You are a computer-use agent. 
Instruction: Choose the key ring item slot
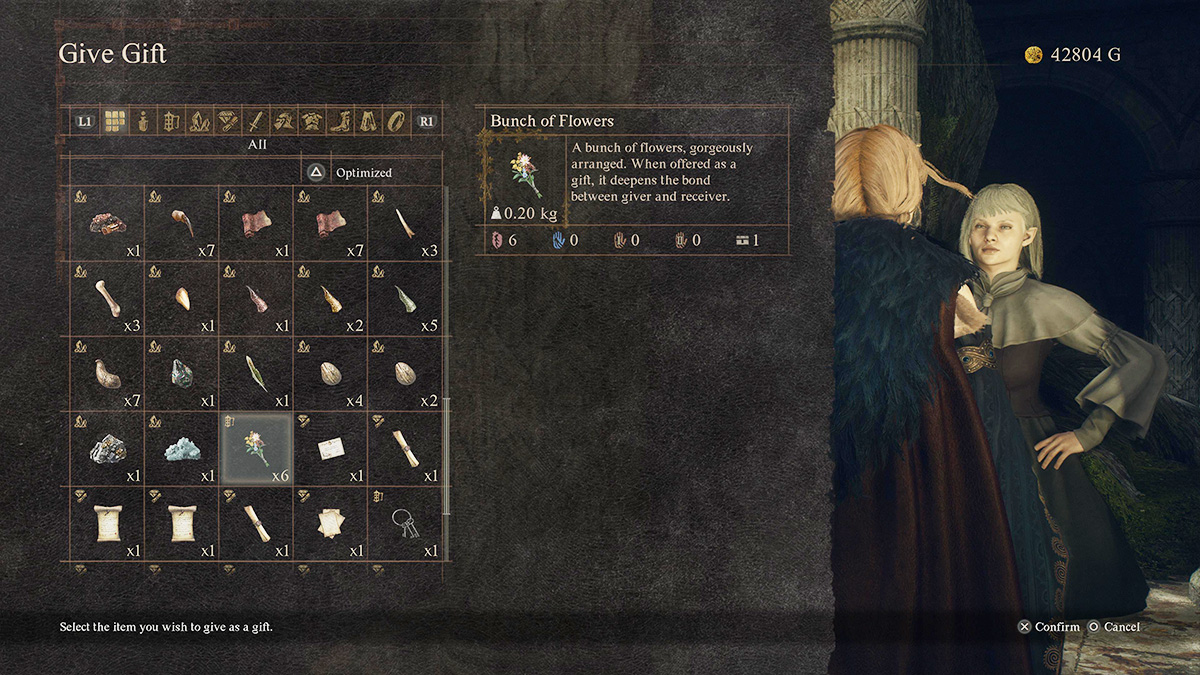click(x=405, y=523)
